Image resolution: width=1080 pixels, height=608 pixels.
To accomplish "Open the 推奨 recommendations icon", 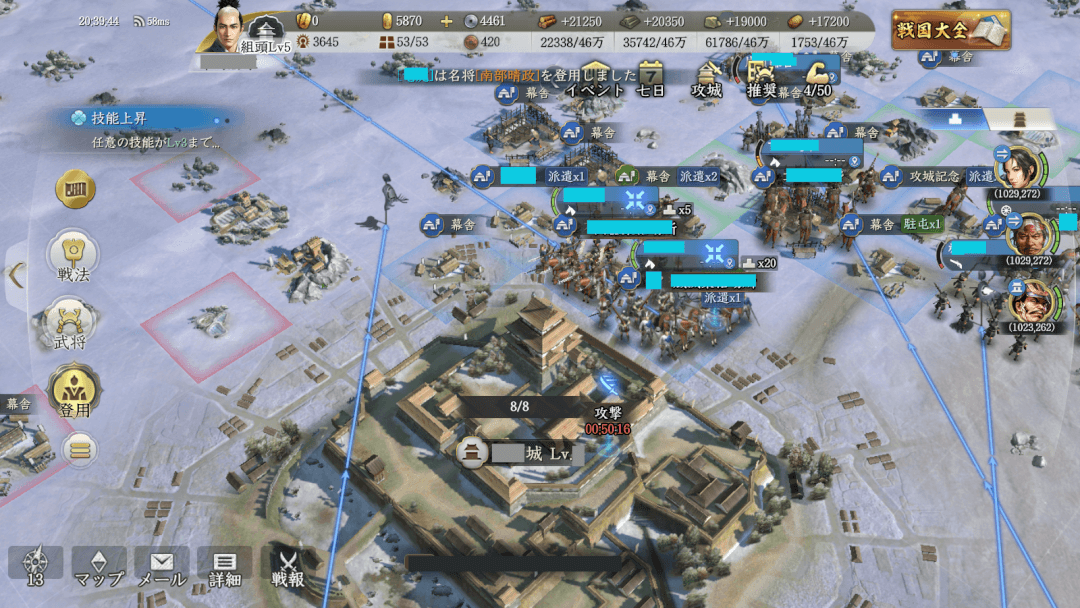I will [762, 78].
